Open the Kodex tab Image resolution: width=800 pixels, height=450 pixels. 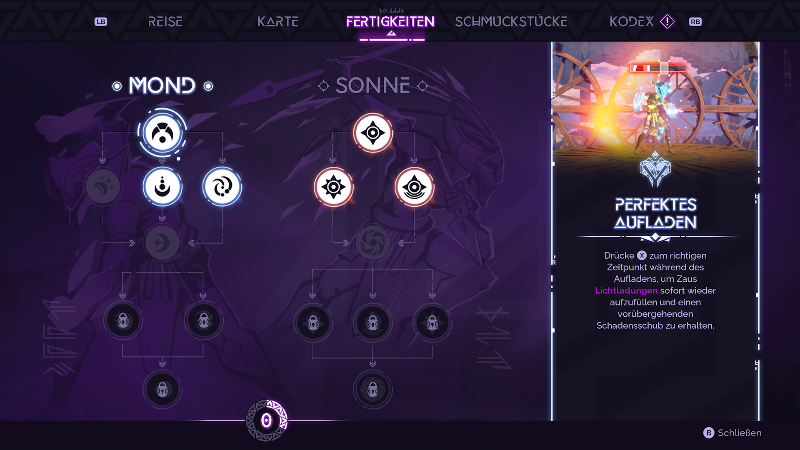[x=631, y=21]
